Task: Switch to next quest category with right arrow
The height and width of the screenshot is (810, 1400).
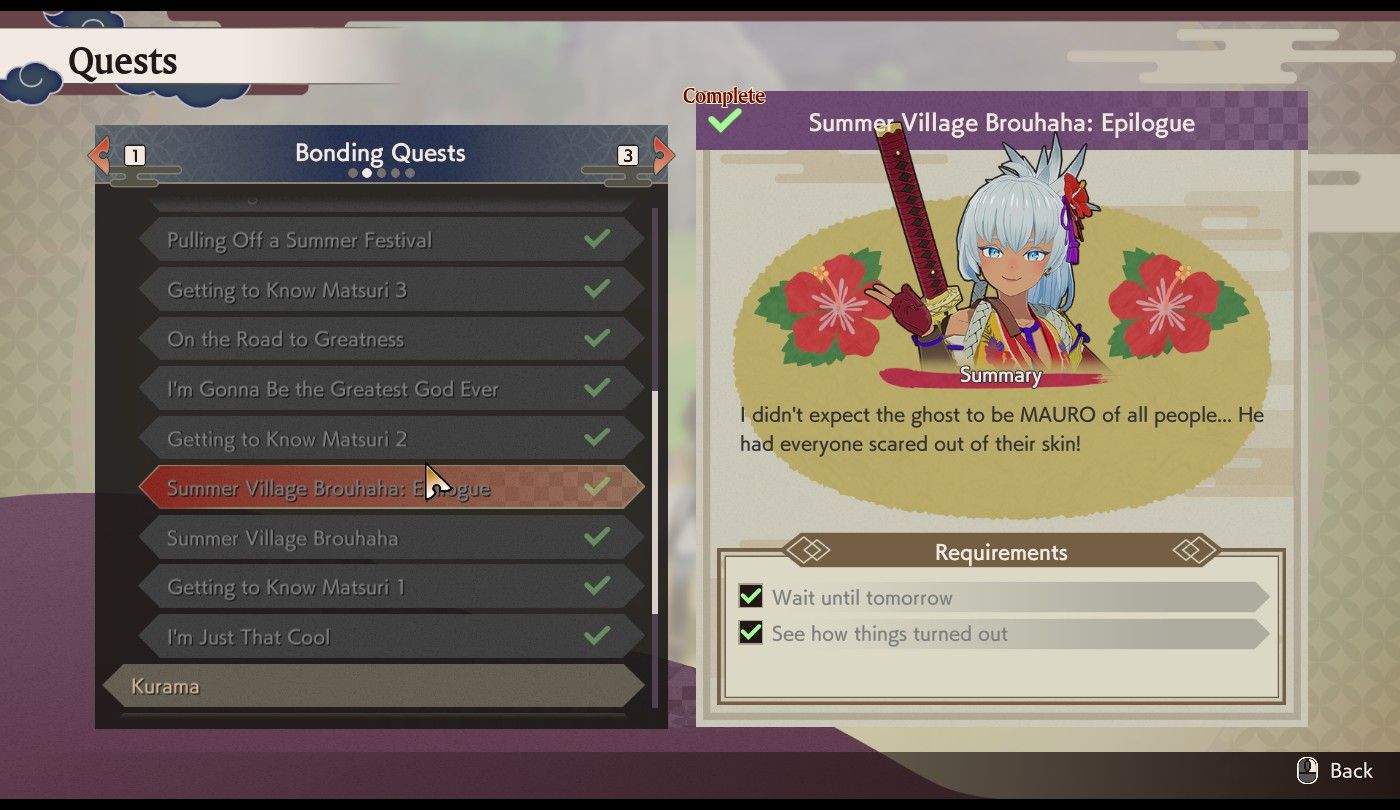Action: (x=663, y=155)
